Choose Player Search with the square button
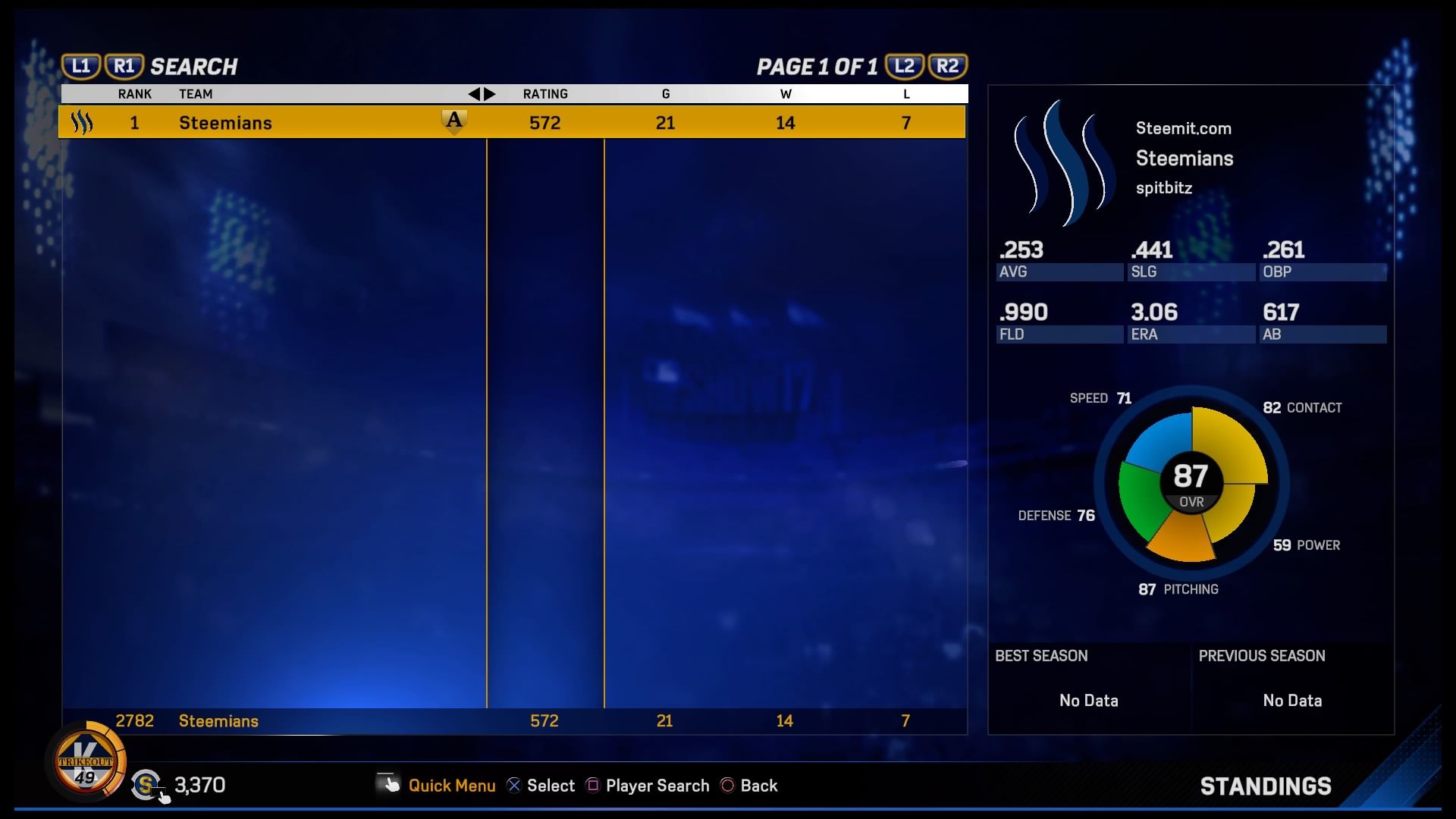The width and height of the screenshot is (1456, 819). (x=593, y=786)
